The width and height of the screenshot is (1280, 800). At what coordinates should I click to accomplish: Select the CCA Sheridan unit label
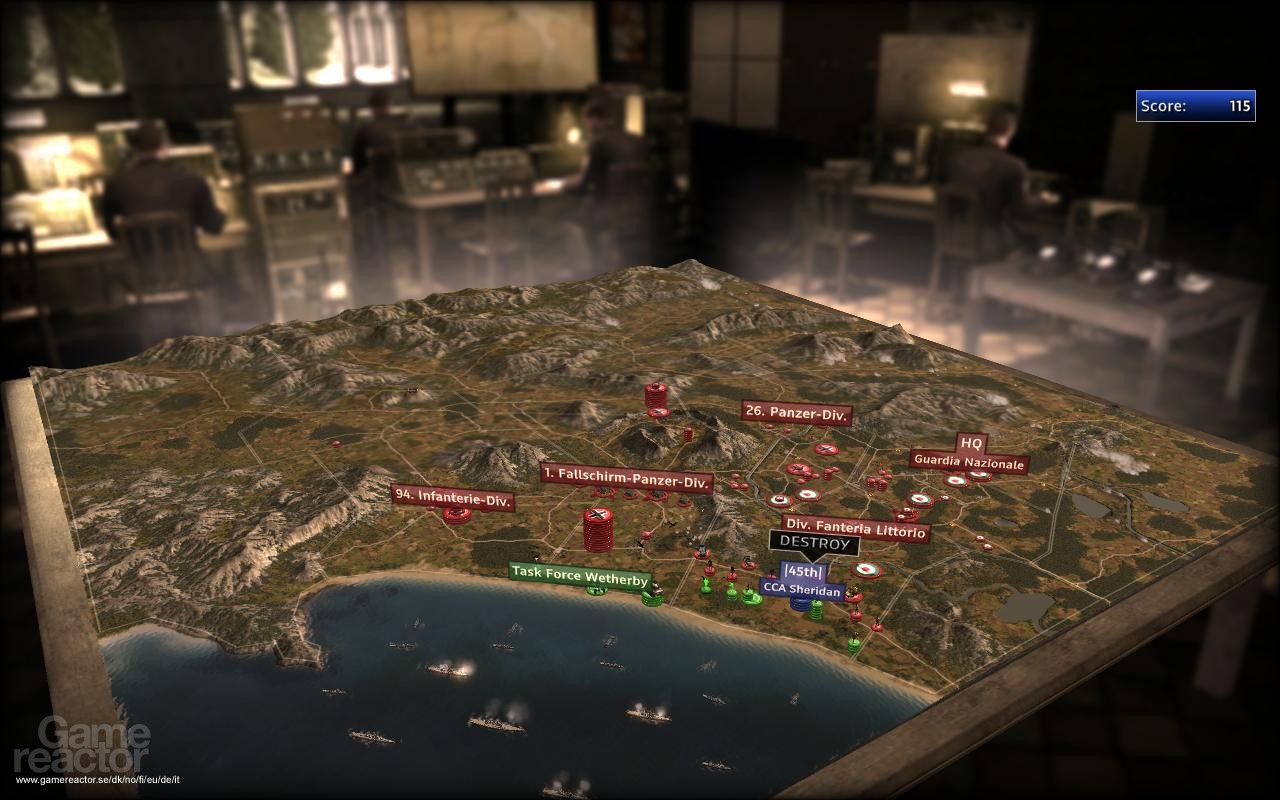(801, 588)
